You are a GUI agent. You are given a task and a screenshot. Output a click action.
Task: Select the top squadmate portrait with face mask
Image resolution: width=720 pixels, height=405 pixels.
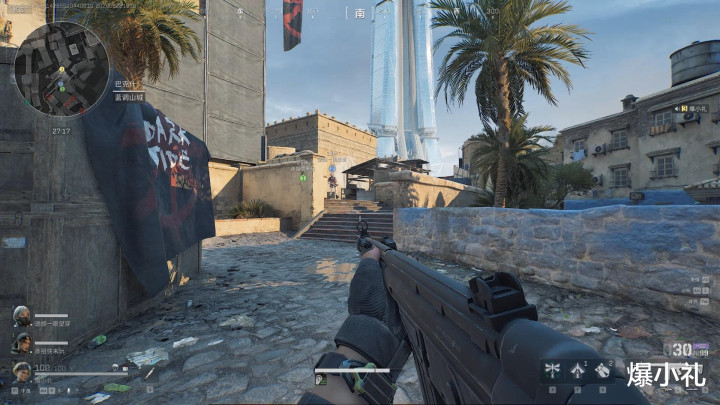tap(21, 315)
